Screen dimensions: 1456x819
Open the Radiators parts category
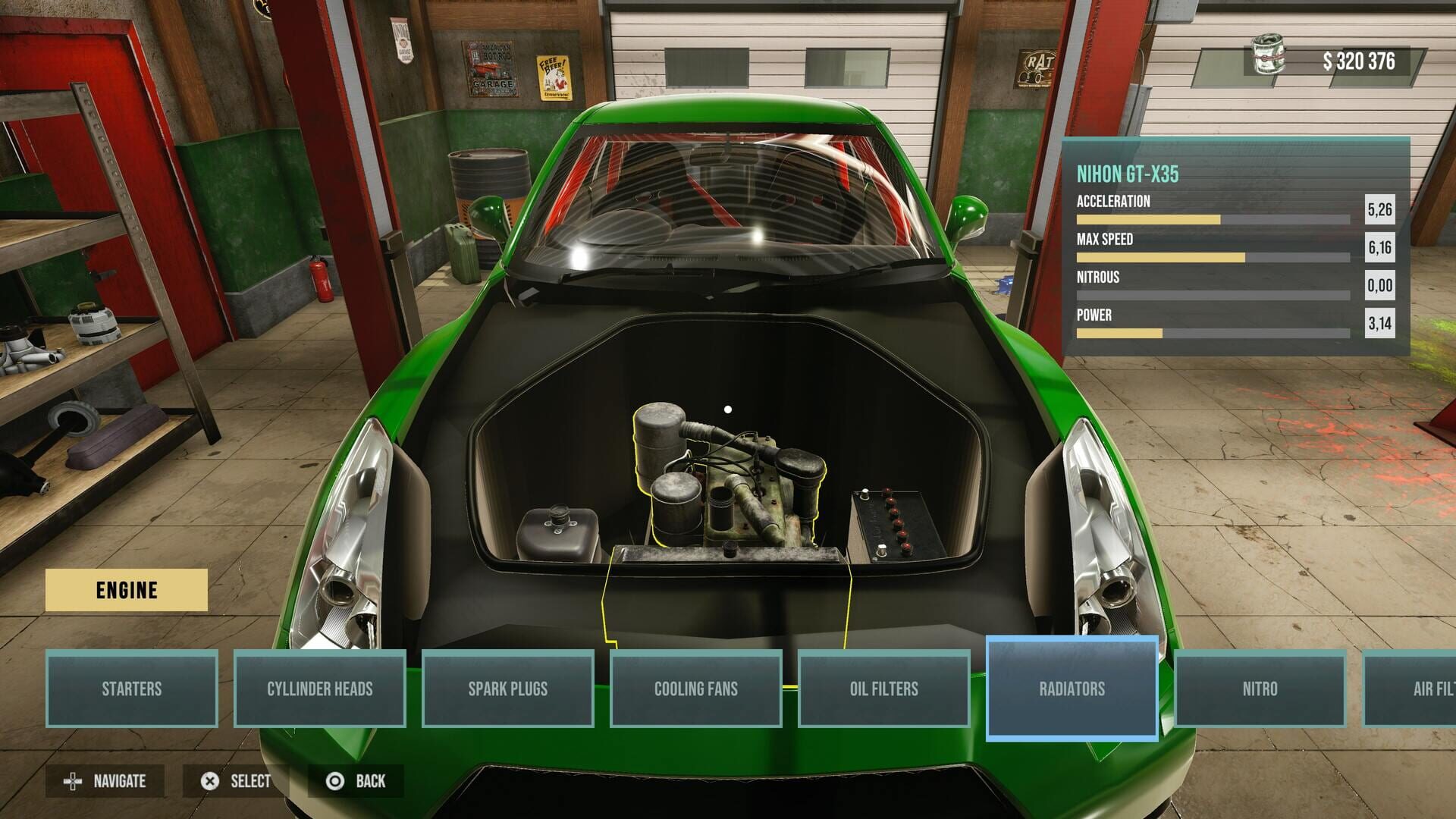click(x=1072, y=689)
